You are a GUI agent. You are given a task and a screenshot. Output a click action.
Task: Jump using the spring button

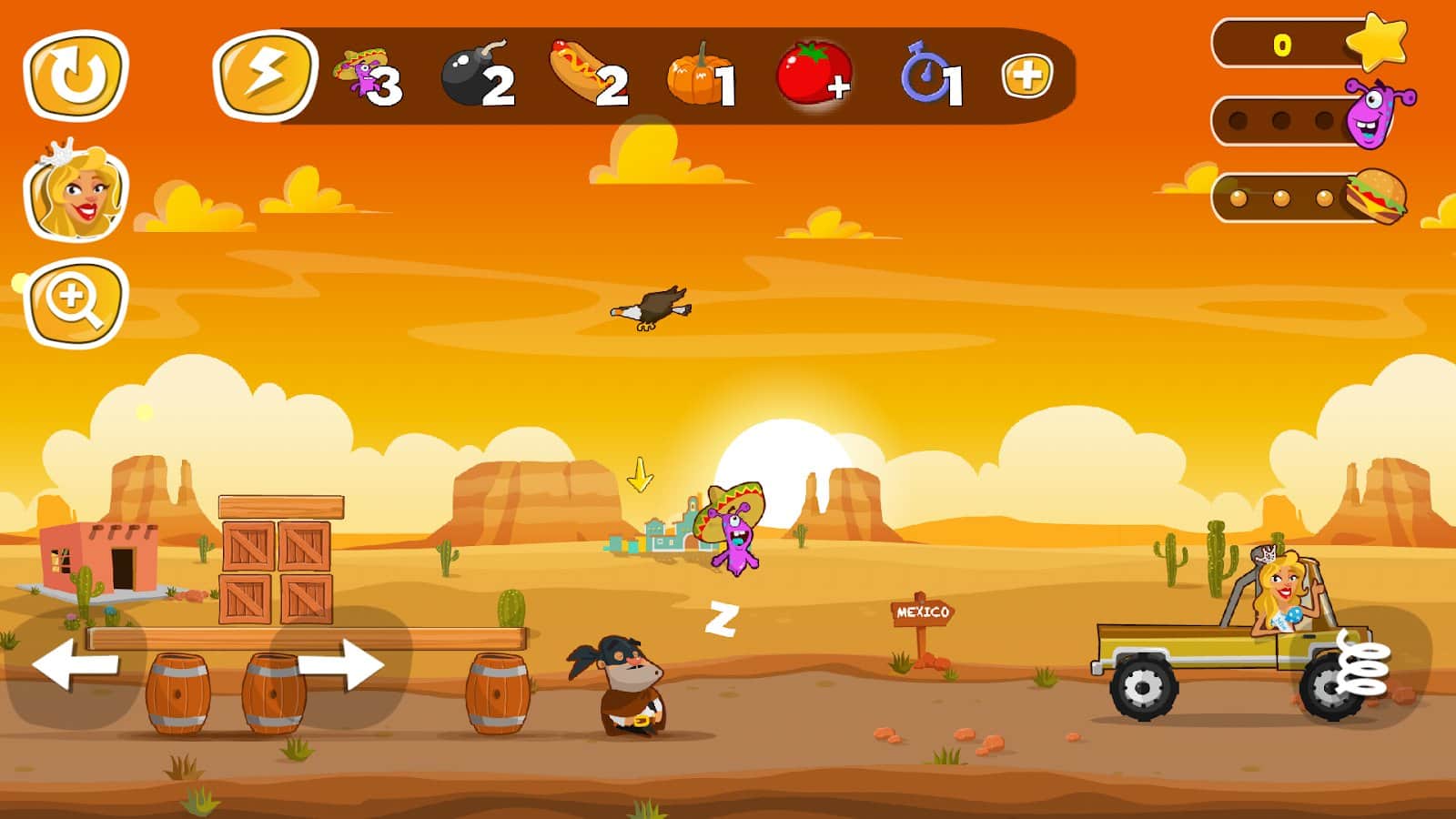tap(1362, 667)
